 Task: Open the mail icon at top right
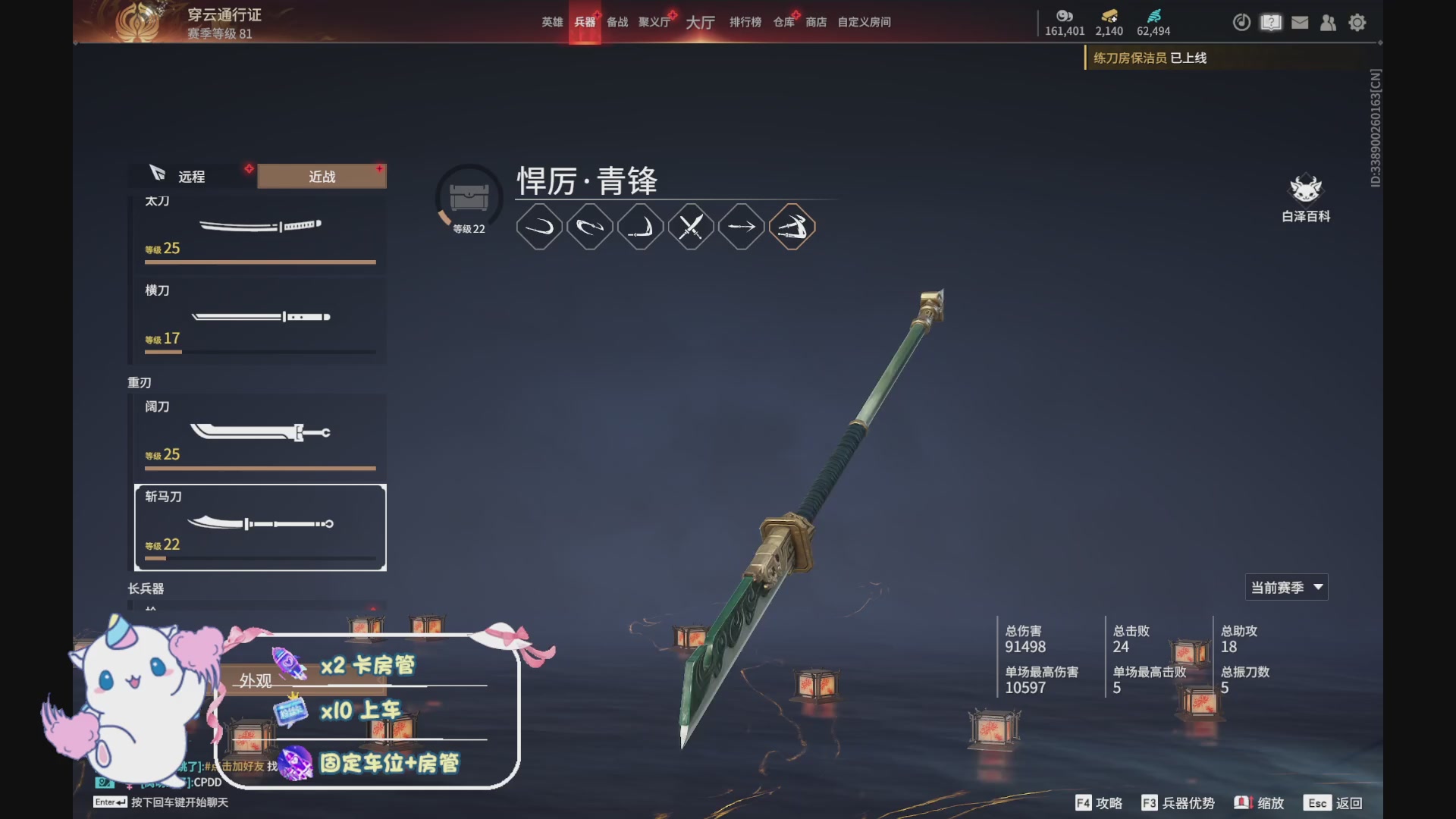(x=1300, y=23)
